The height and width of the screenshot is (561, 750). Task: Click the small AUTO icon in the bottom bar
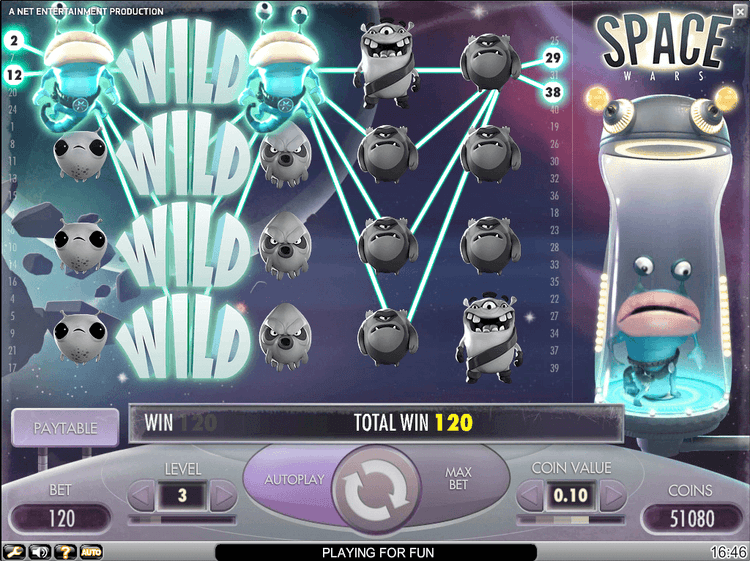point(91,552)
